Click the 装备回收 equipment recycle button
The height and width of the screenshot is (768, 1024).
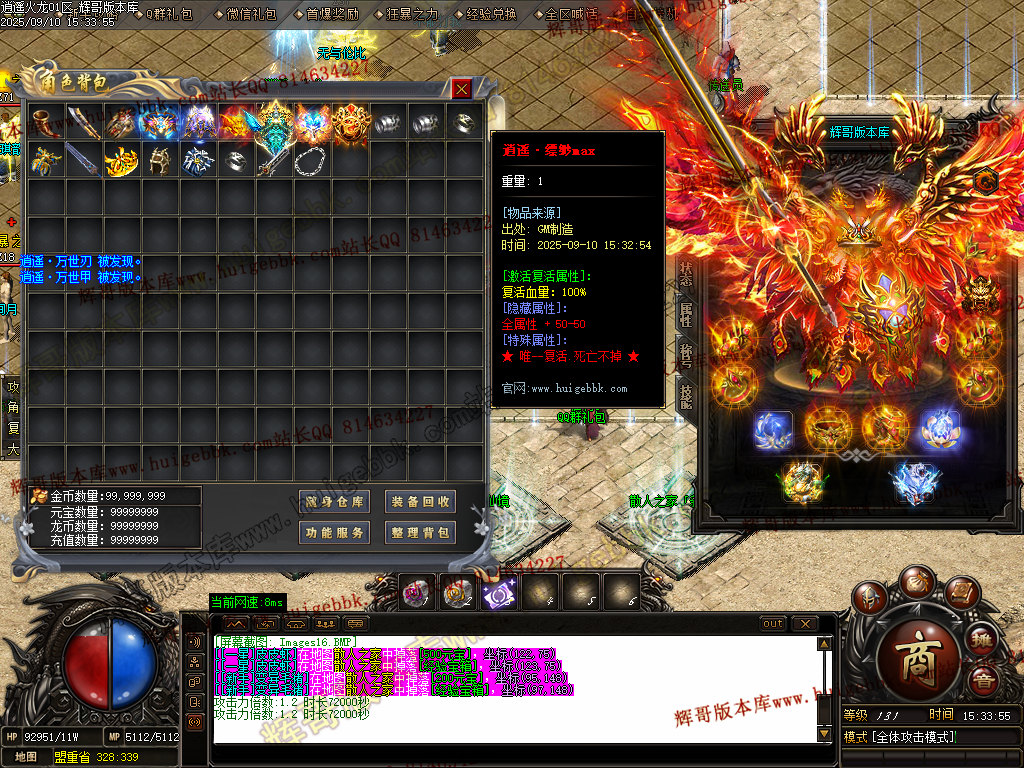420,501
